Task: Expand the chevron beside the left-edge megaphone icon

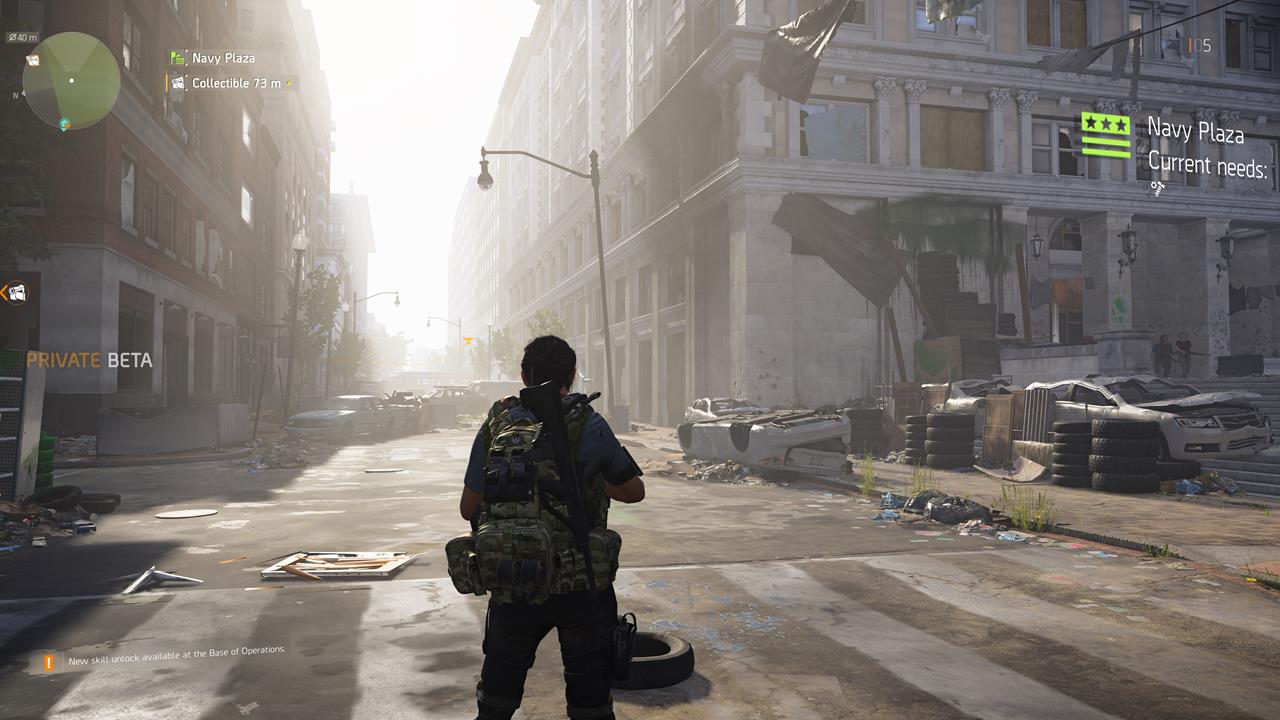Action: pyautogui.click(x=3, y=292)
